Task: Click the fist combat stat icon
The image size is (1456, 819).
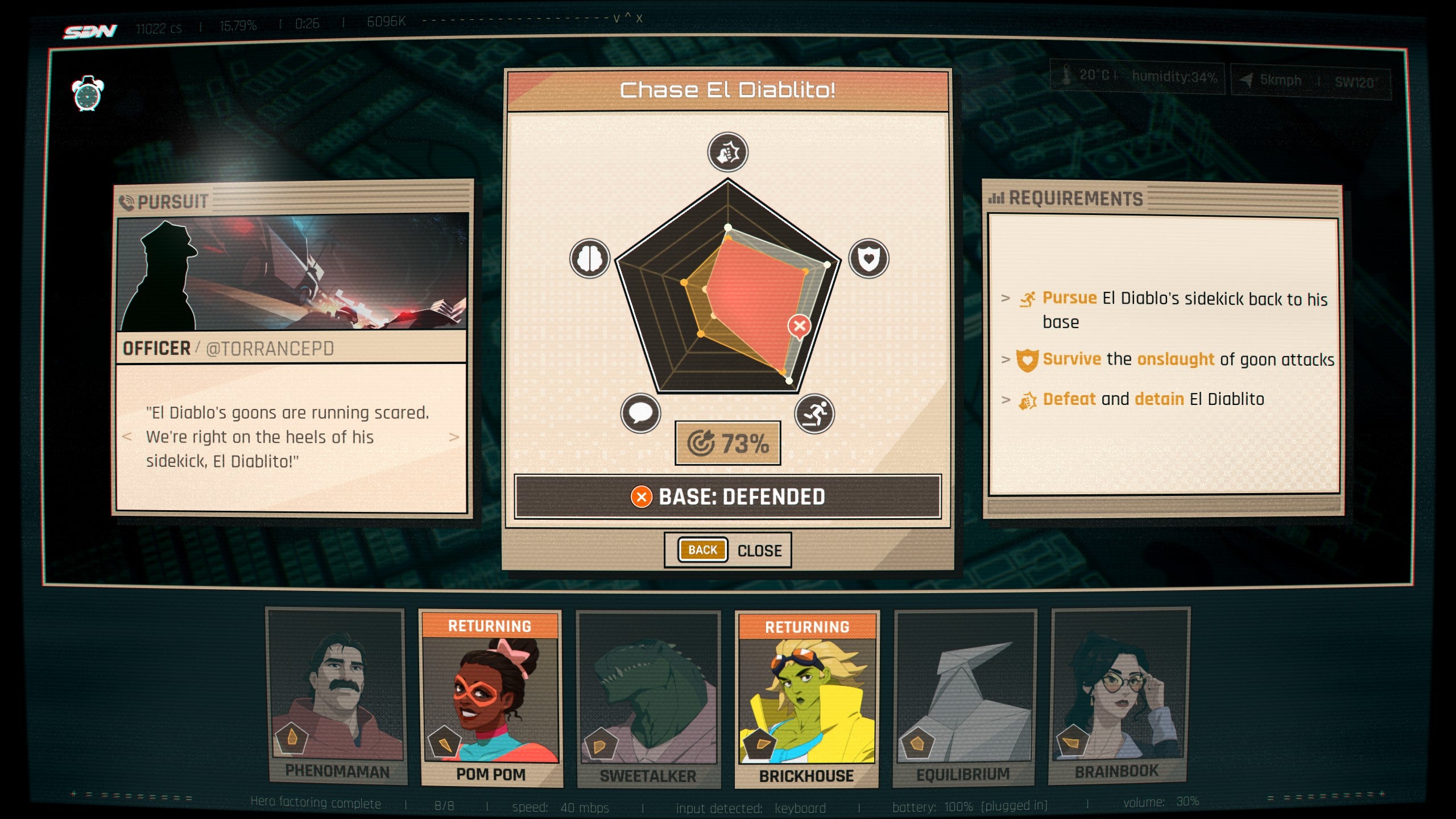Action: pos(727,152)
